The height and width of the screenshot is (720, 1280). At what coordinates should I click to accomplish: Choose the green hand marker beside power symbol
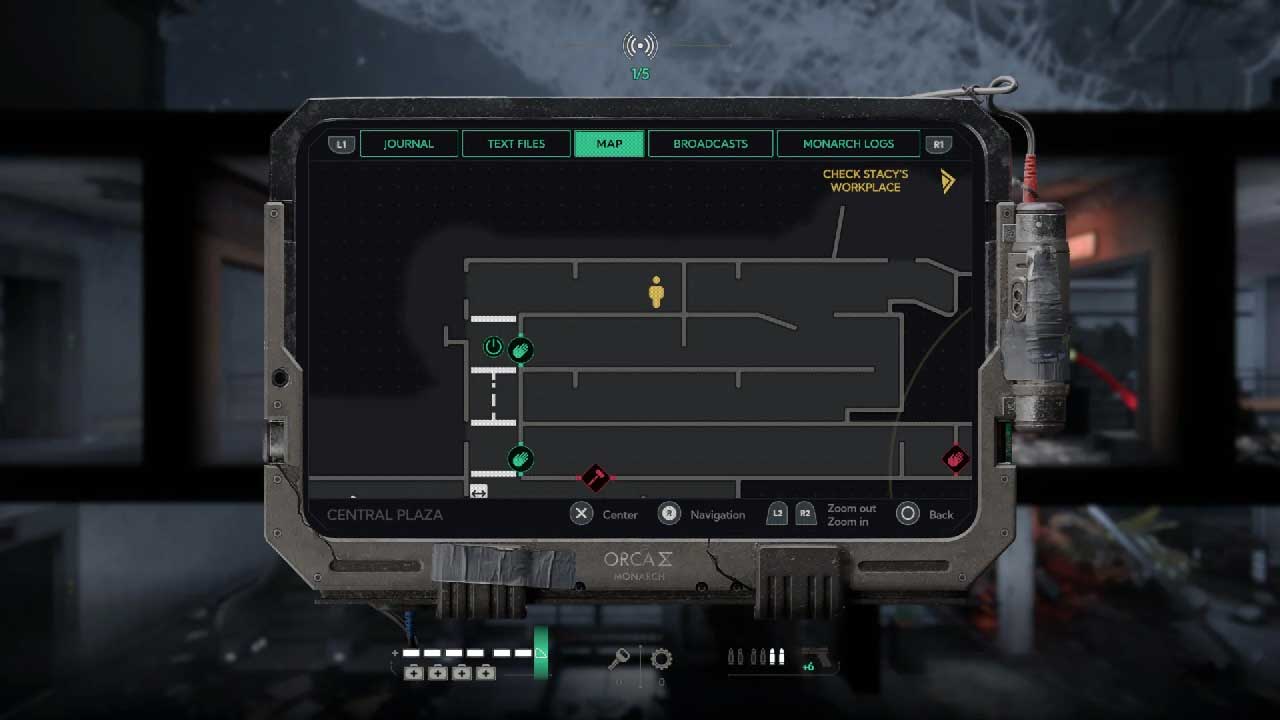(x=520, y=350)
